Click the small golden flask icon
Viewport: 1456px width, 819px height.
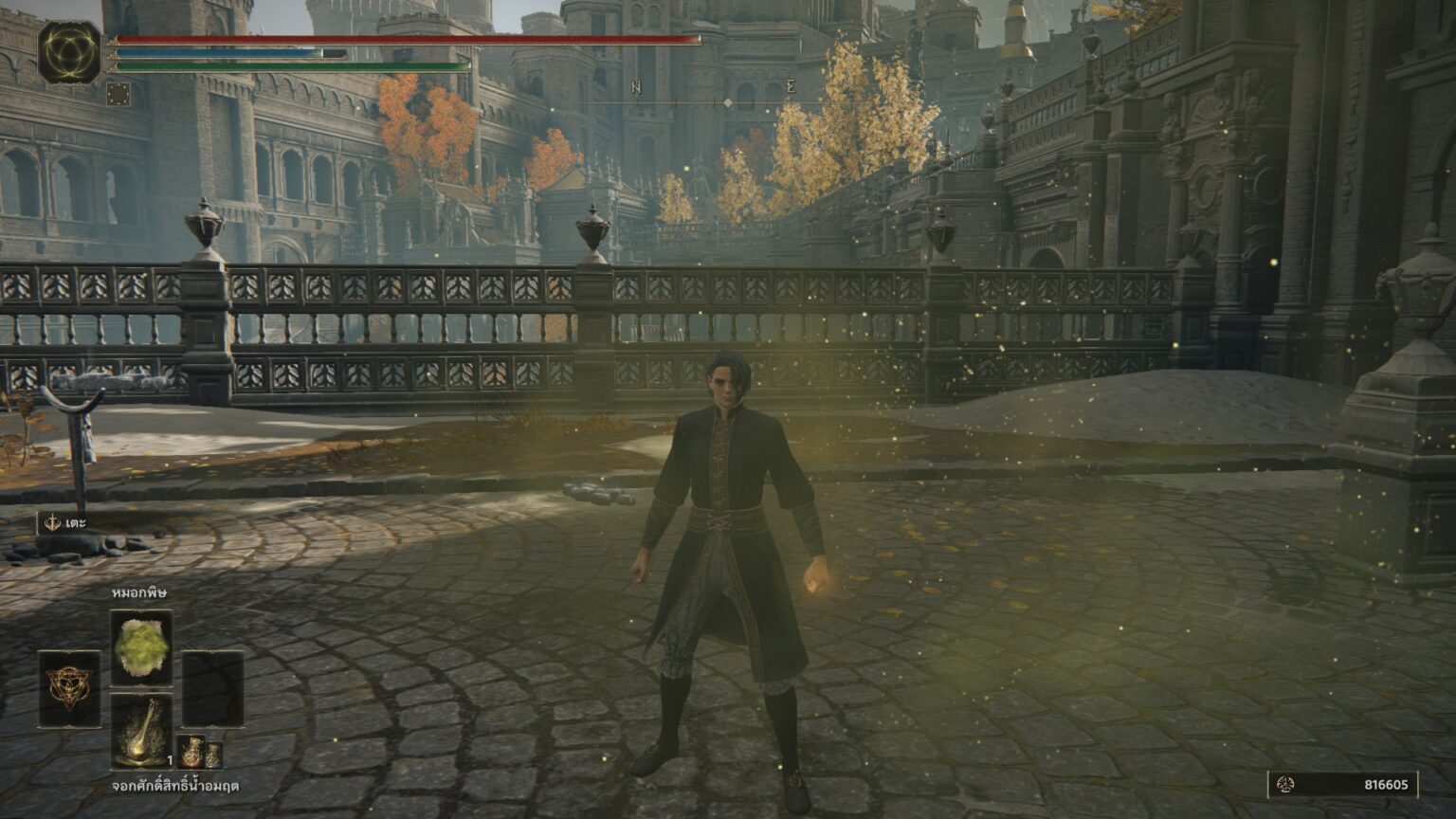click(213, 756)
